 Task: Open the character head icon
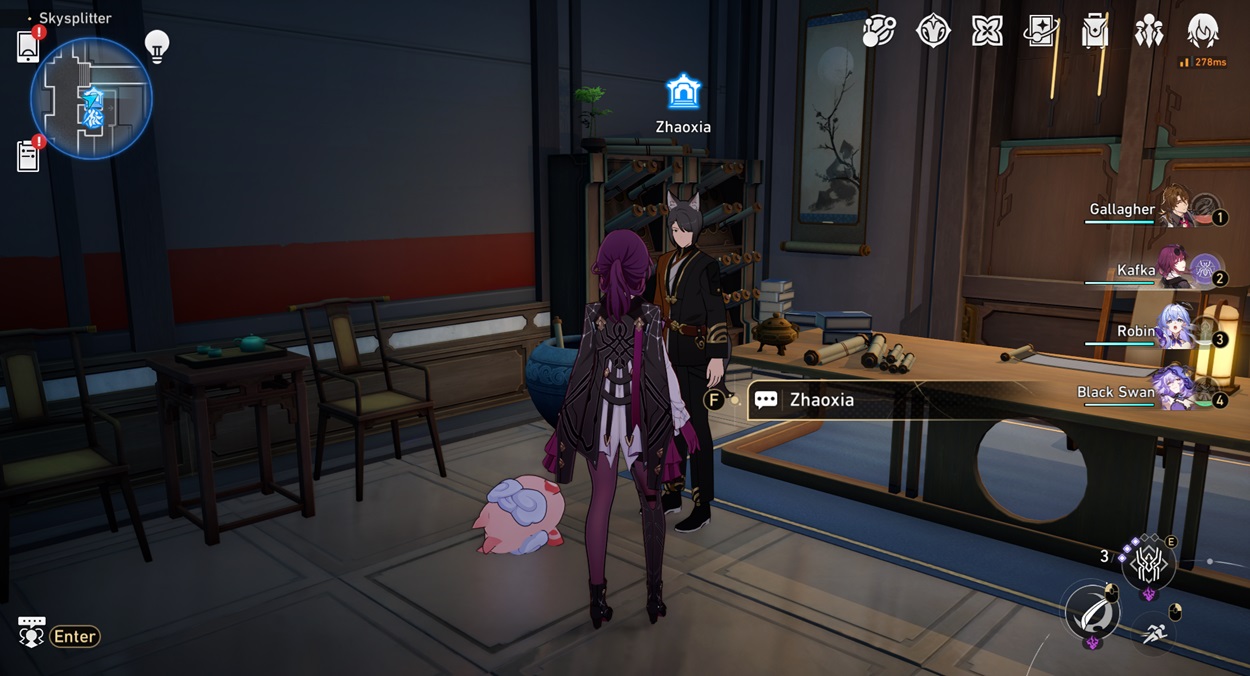(1203, 32)
